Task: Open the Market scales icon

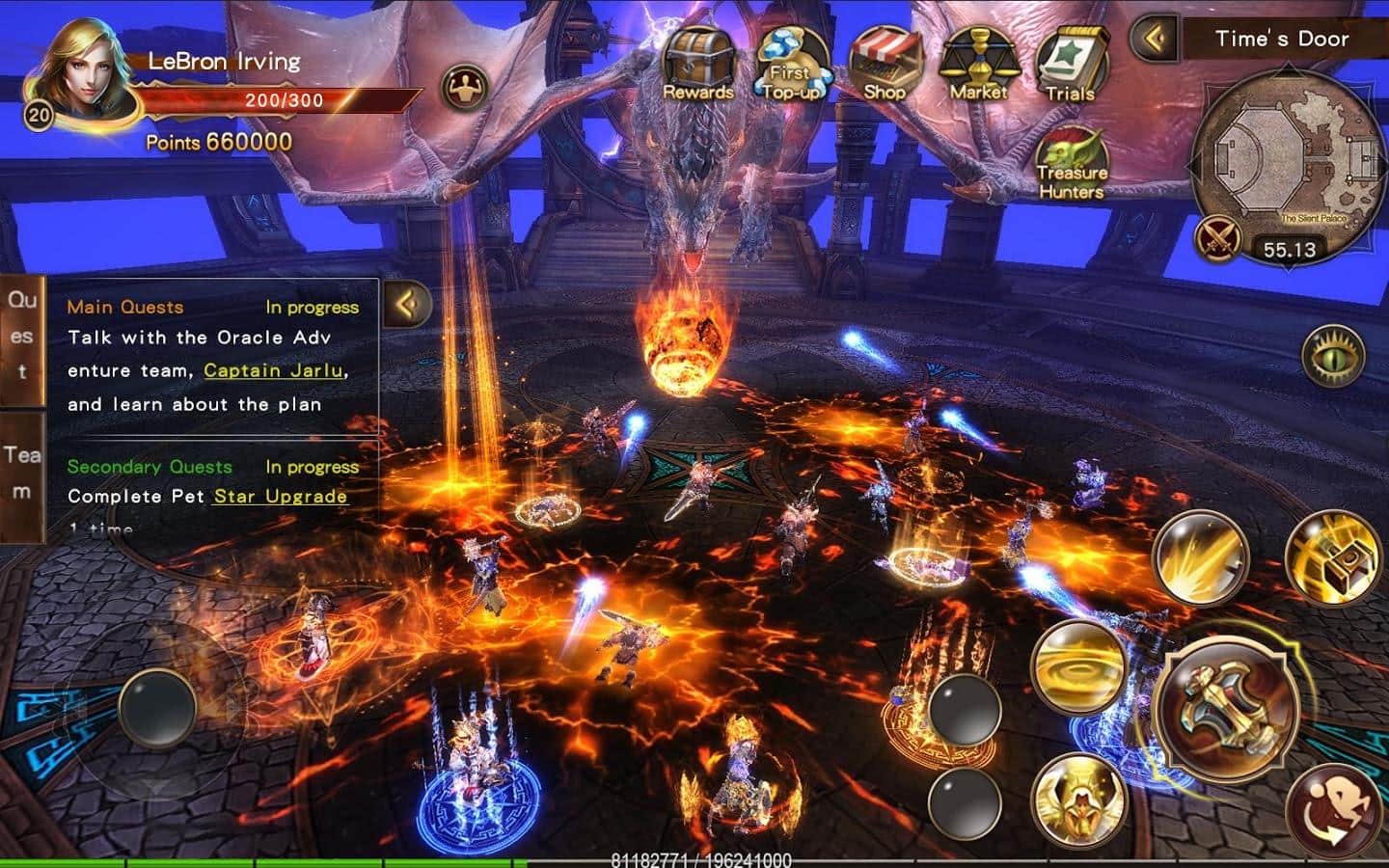Action: click(x=978, y=64)
